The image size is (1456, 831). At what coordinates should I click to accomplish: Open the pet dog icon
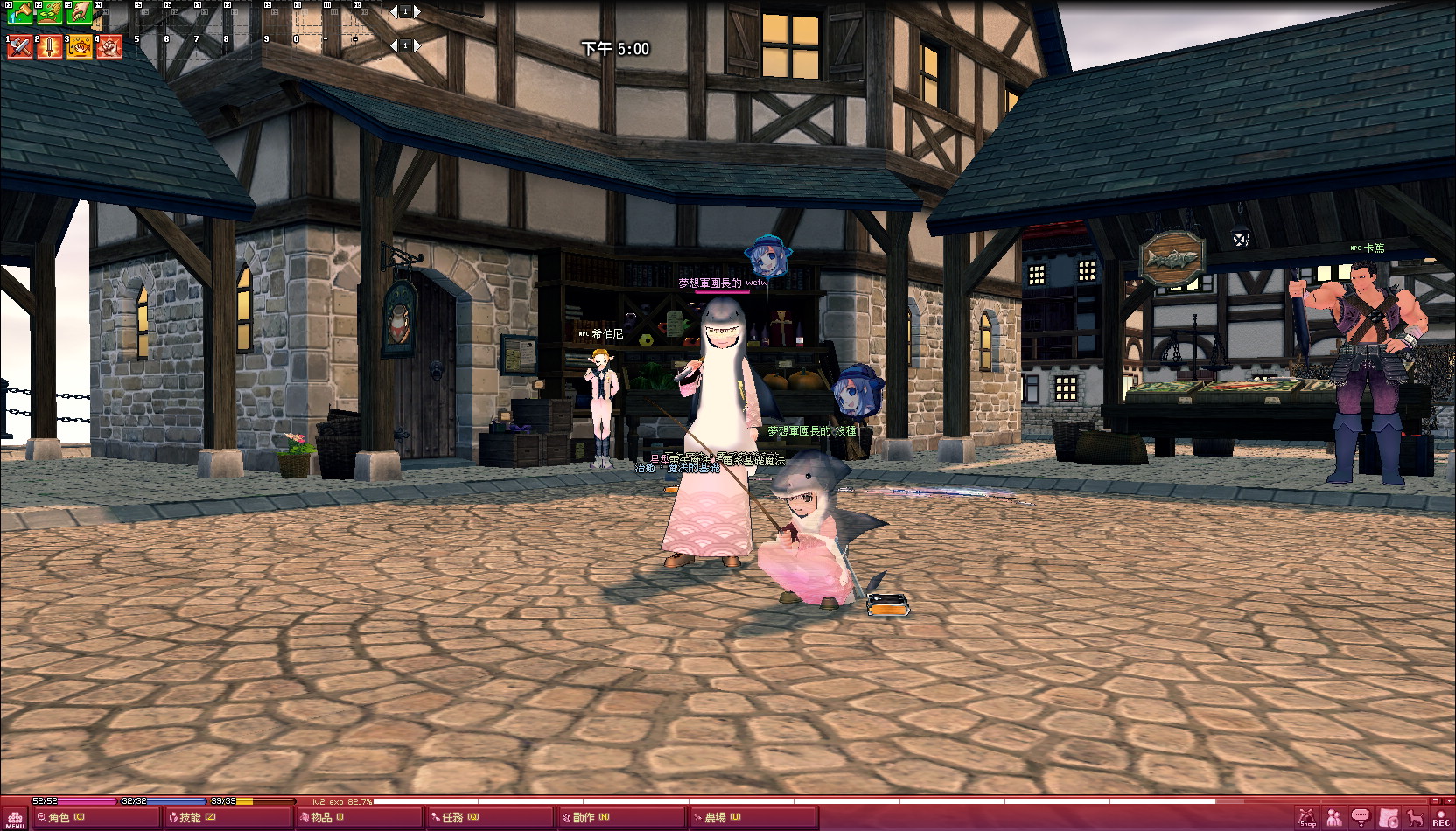(1415, 818)
